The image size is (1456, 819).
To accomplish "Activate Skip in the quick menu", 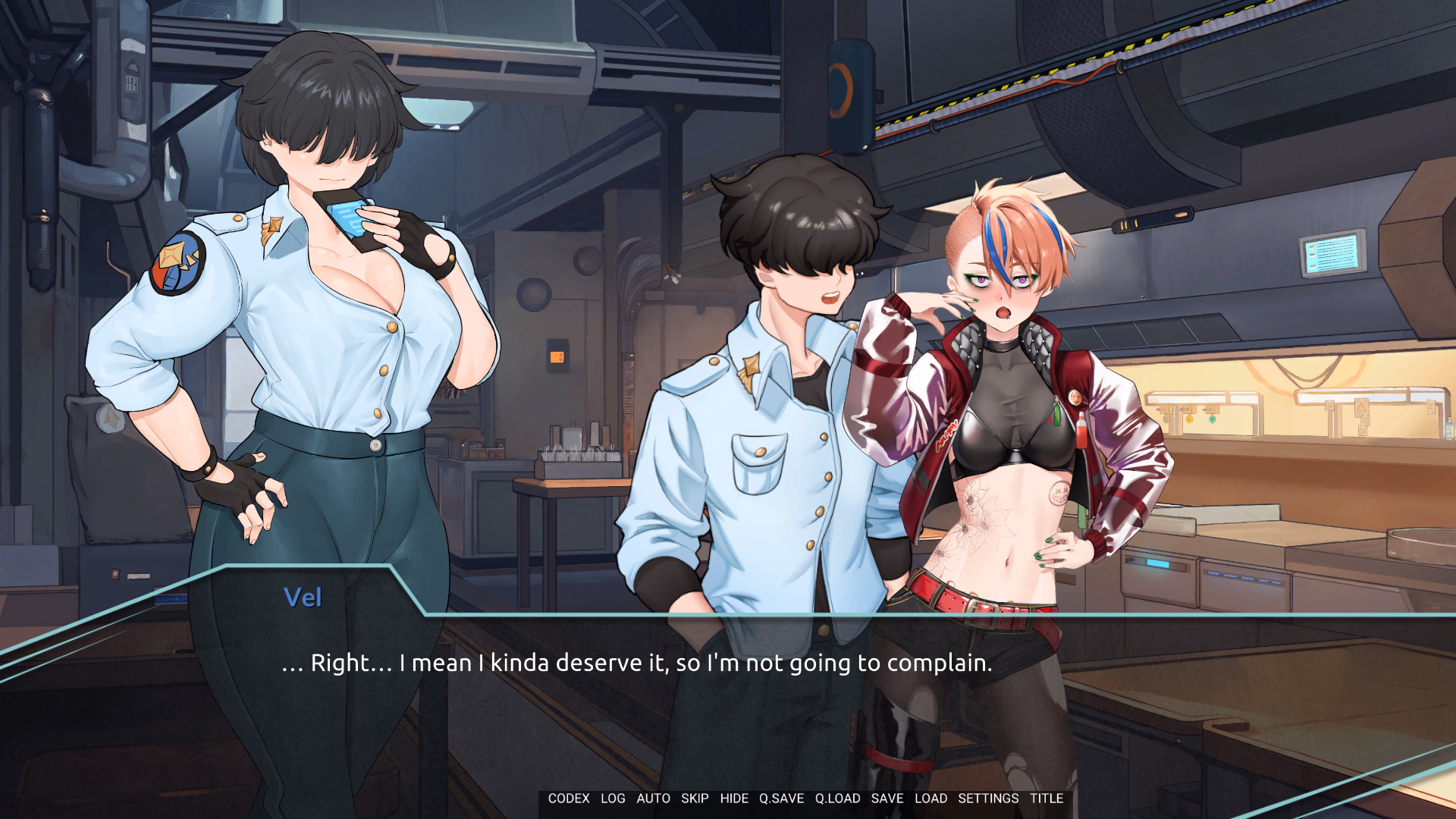I will [695, 799].
